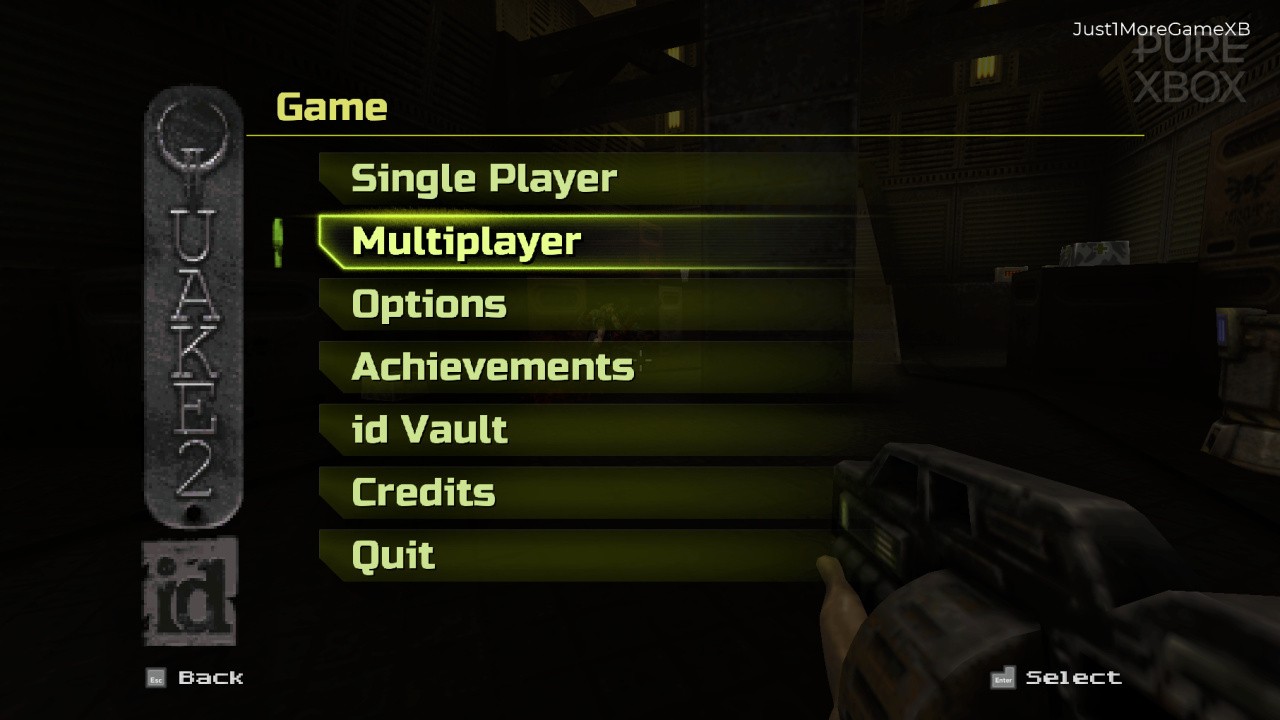Click the Quake 2 logo plaque

[192, 310]
